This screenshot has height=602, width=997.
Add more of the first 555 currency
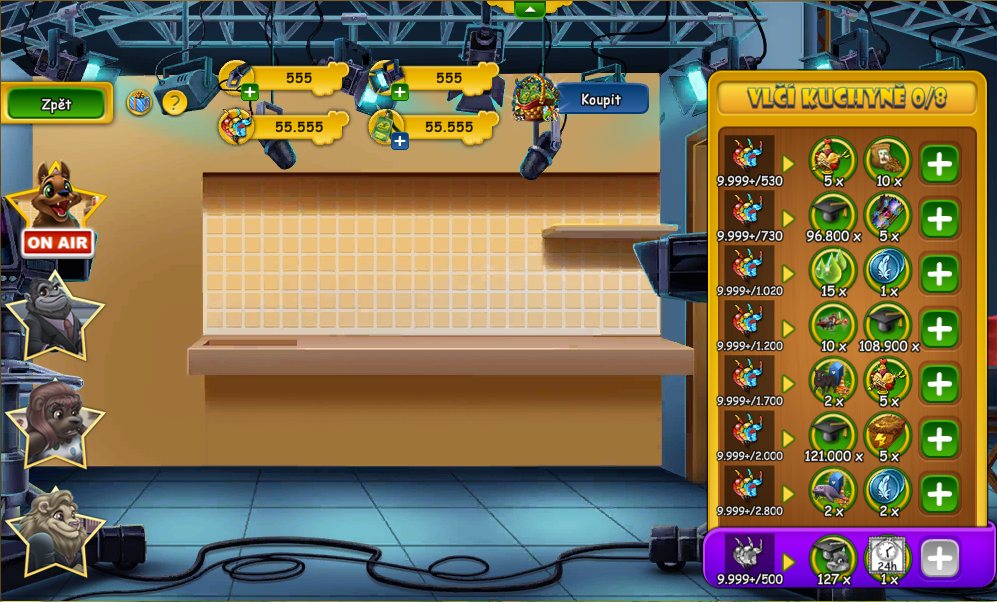250,93
